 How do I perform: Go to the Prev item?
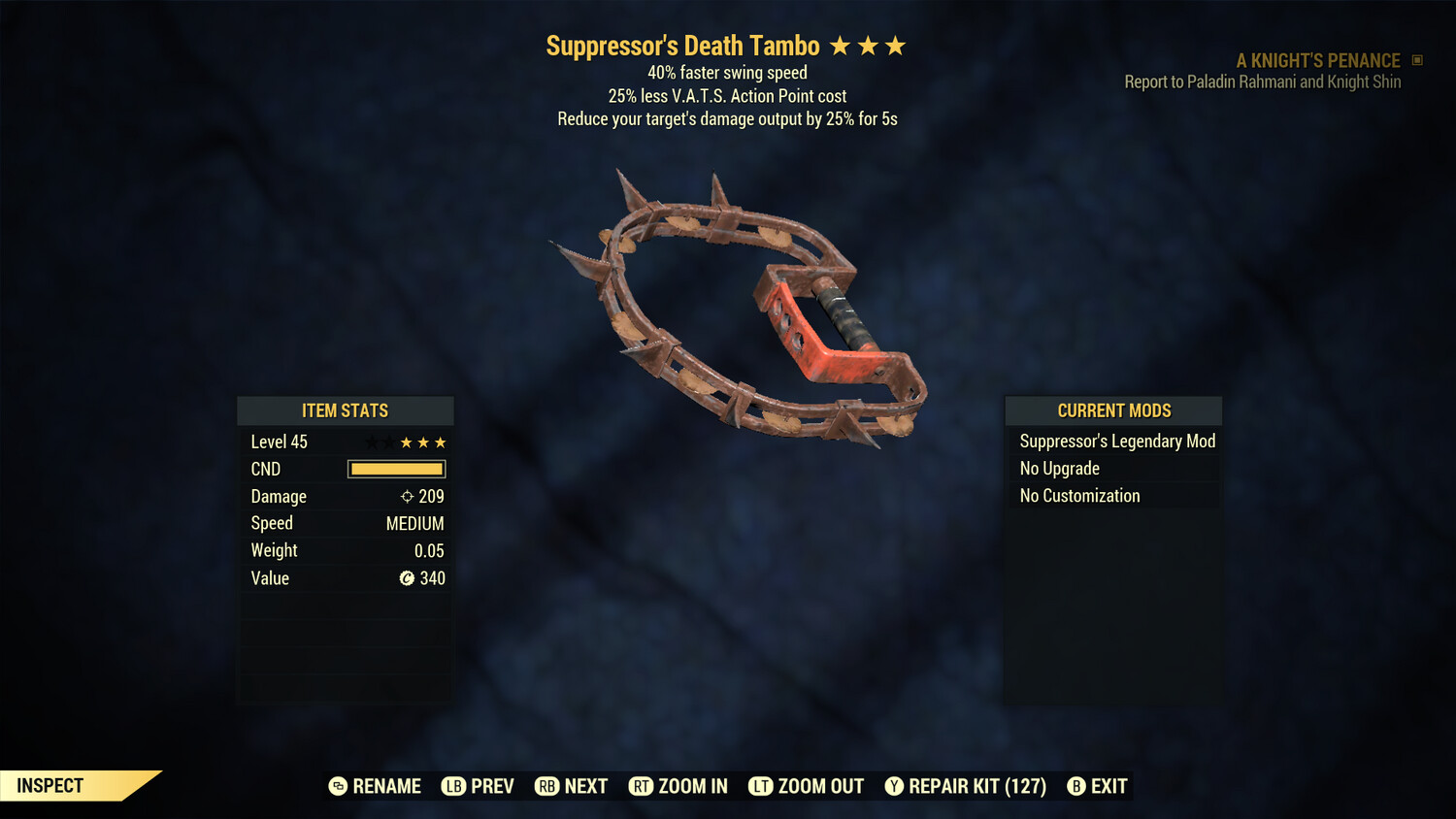pyautogui.click(x=479, y=786)
